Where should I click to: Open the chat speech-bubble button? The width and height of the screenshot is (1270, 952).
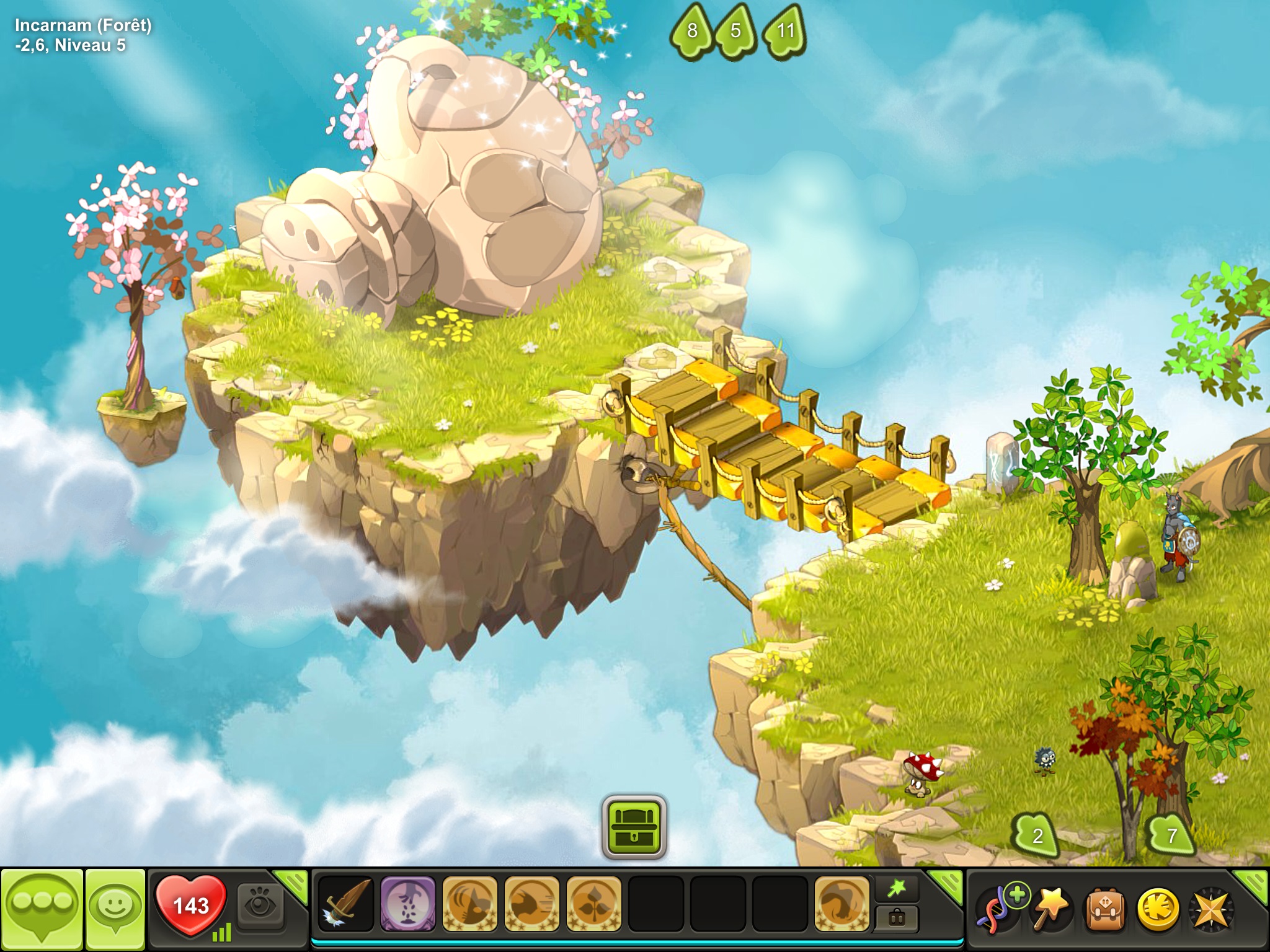pyautogui.click(x=42, y=907)
